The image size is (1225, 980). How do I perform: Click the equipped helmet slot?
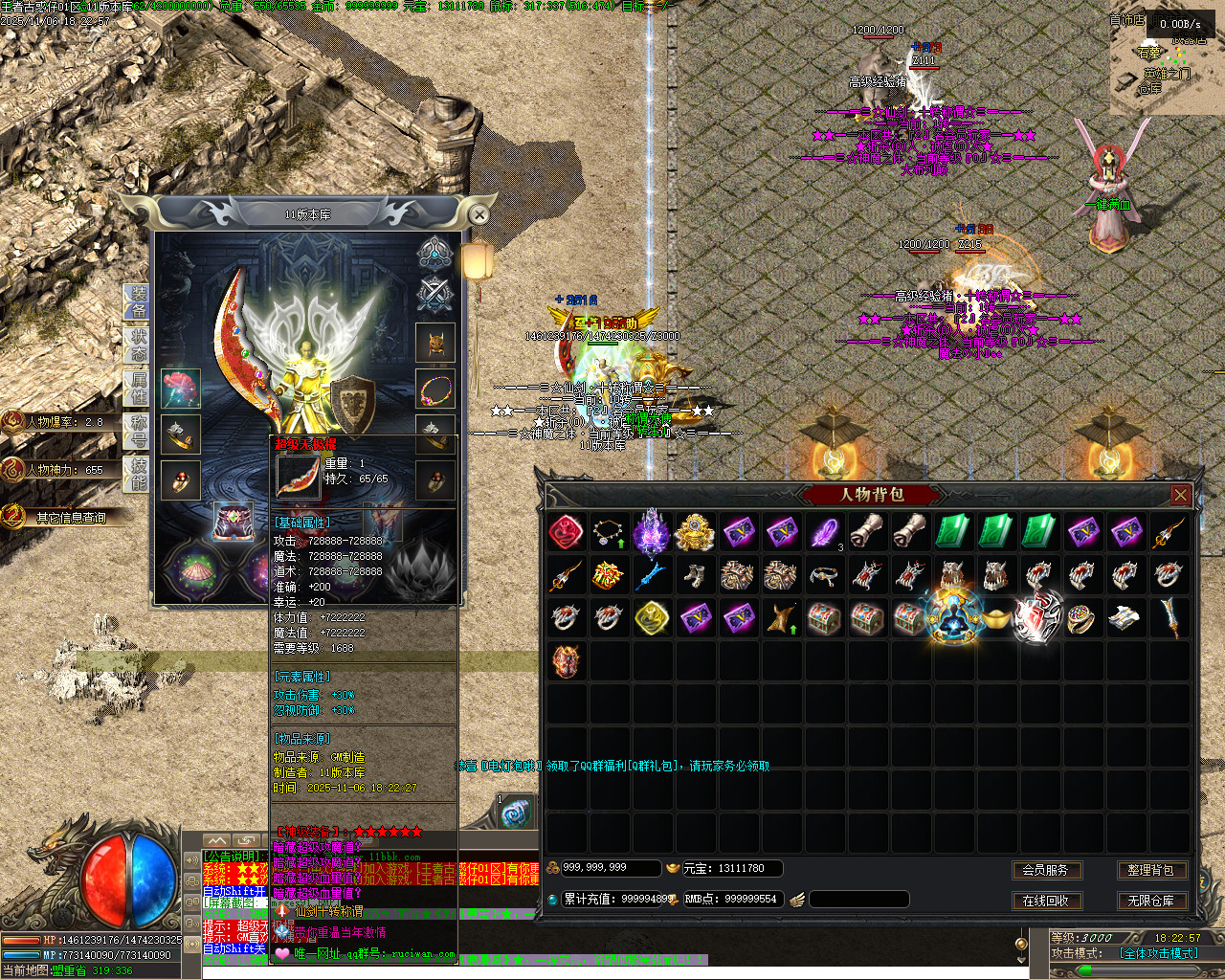point(434,344)
